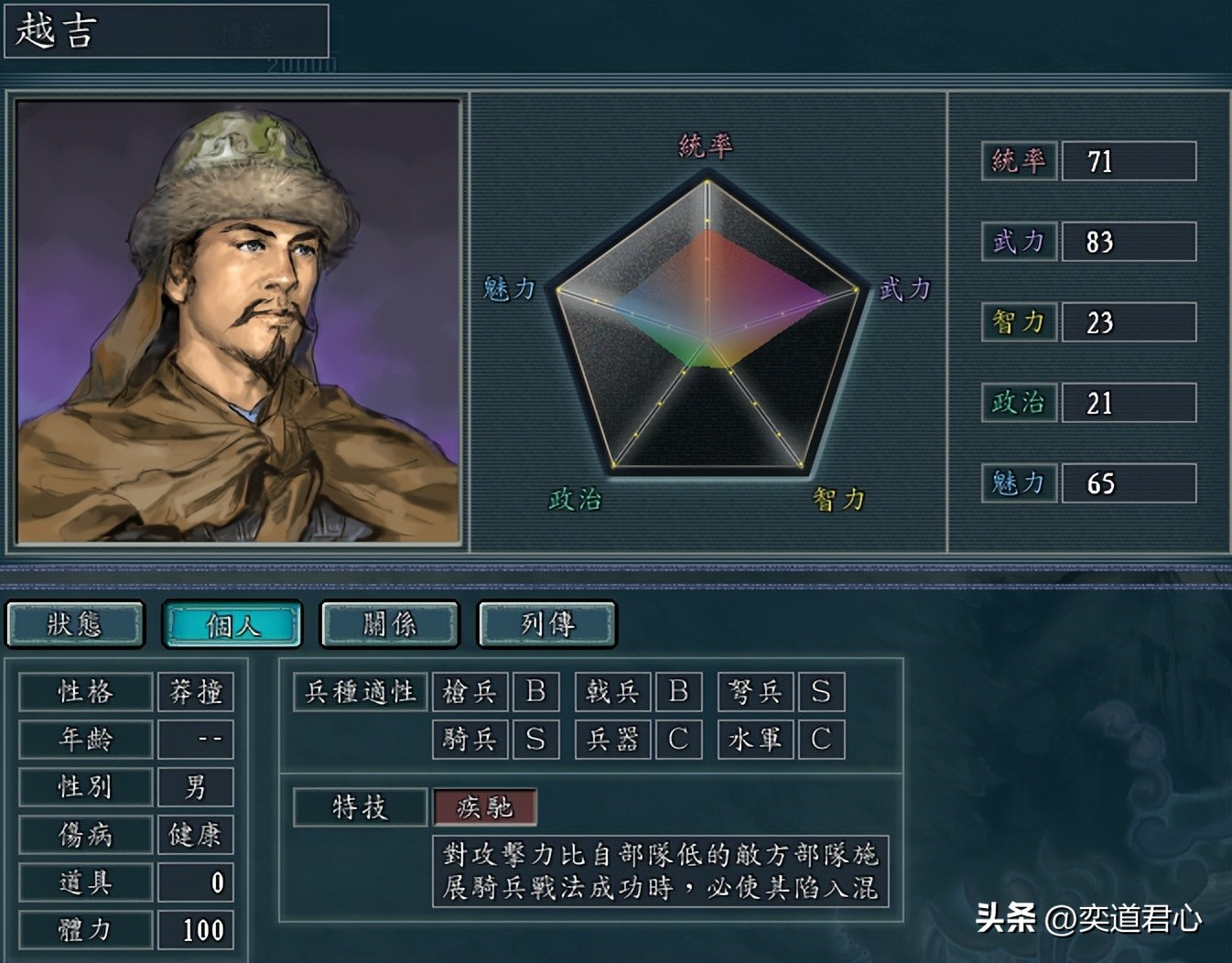Click the portrait of 越吉

[x=236, y=320]
